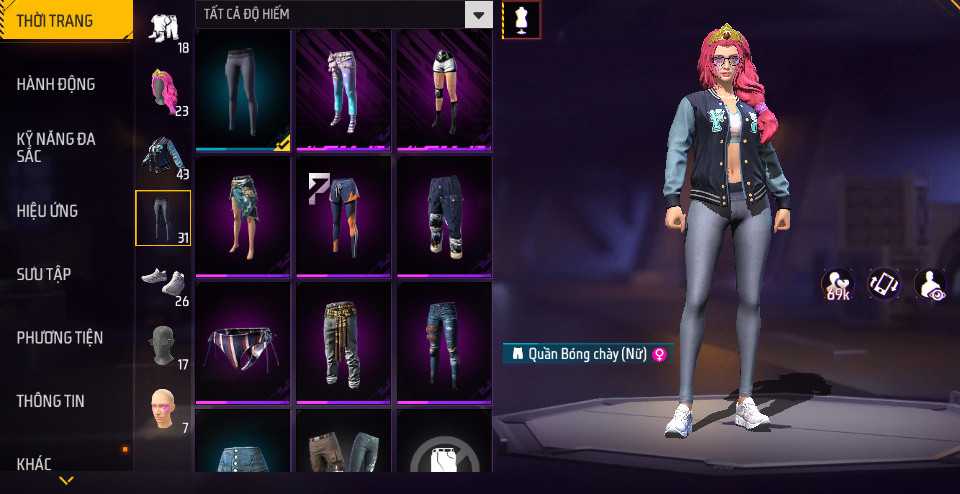960x494 pixels.
Task: Show the Thông Tin section
Action: tap(50, 401)
